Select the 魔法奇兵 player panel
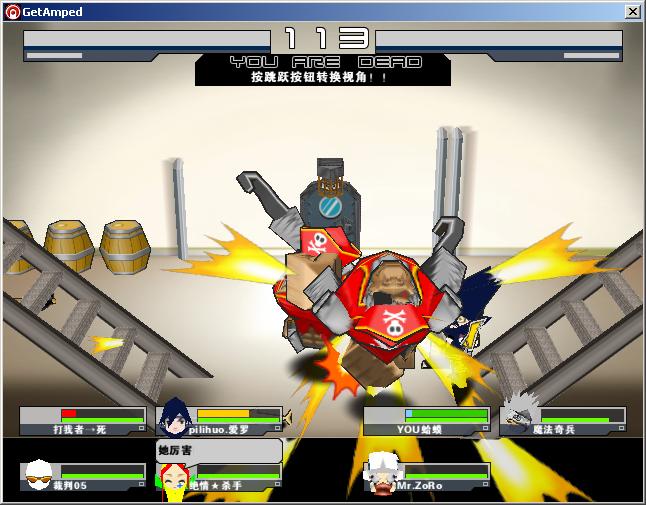646x505 pixels. click(563, 421)
